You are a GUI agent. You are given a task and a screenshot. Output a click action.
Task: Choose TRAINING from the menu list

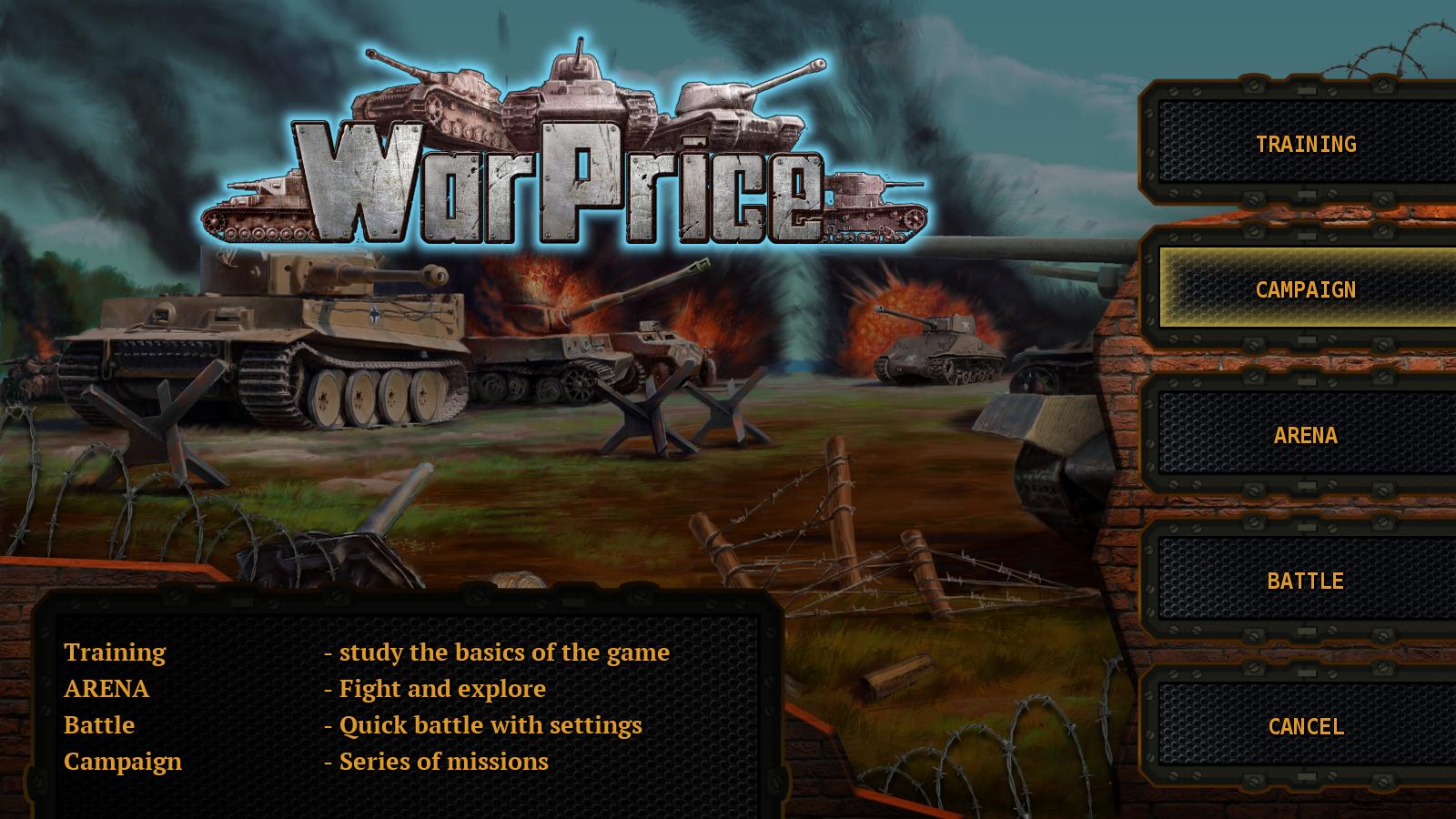point(1306,143)
